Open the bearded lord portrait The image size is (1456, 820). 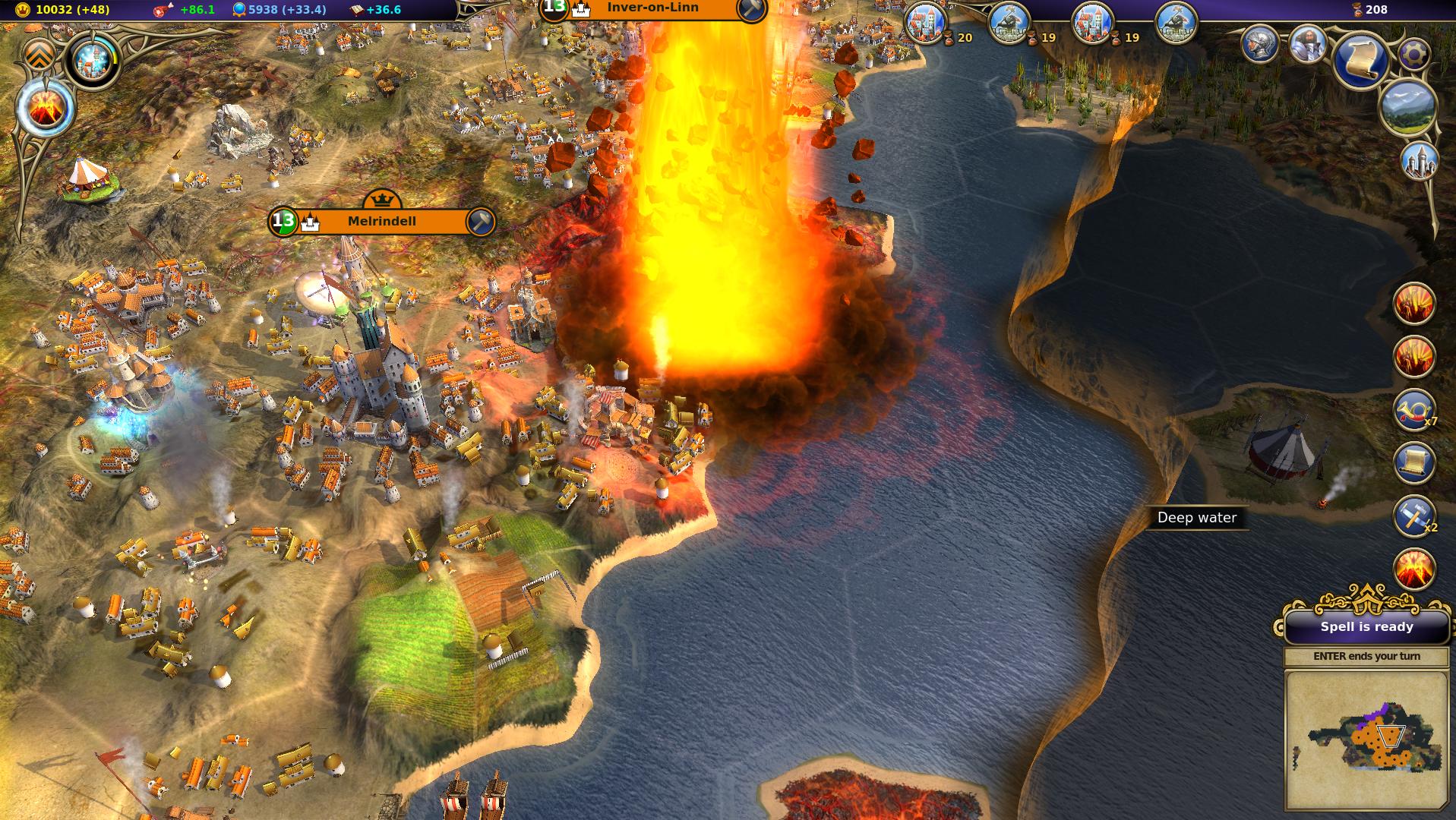pyautogui.click(x=1308, y=44)
